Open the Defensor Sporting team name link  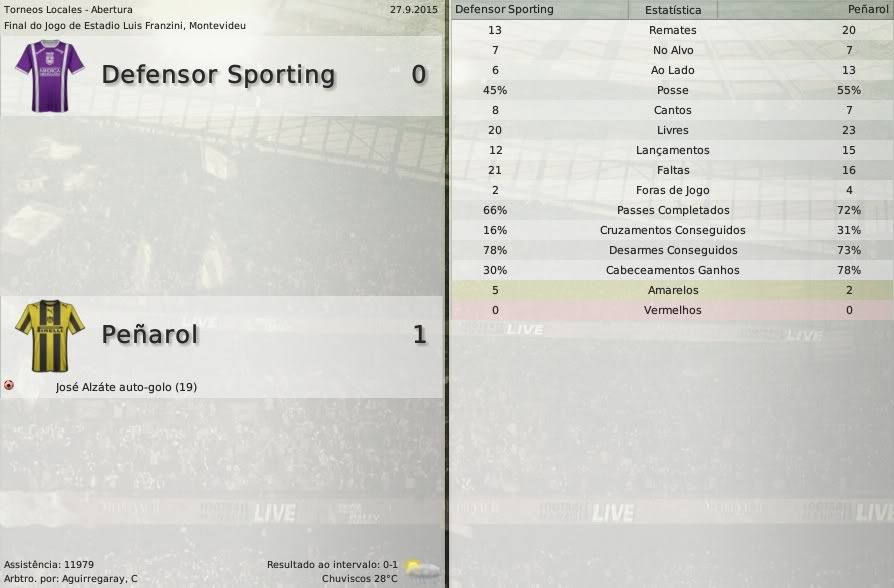218,75
